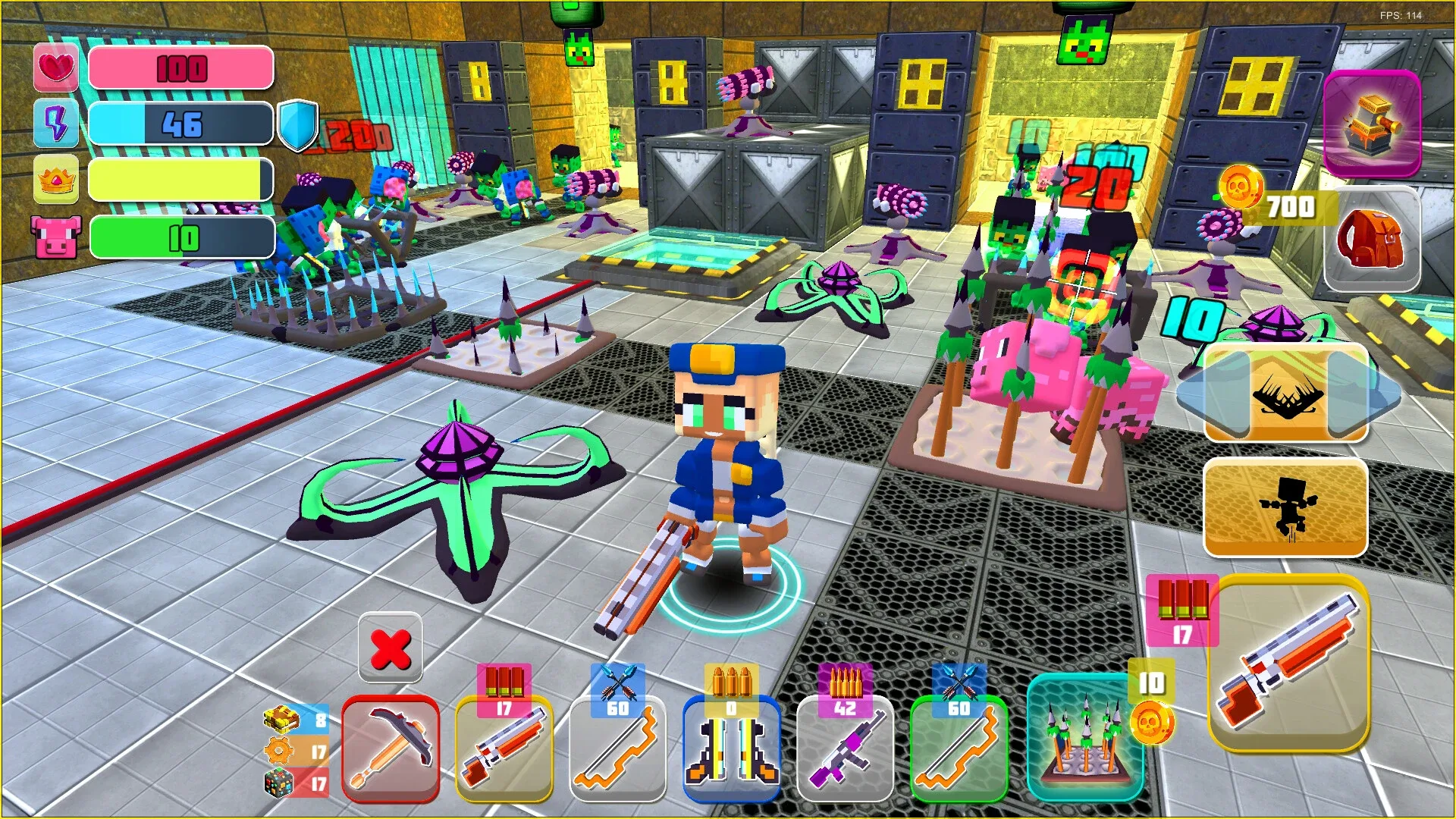The width and height of the screenshot is (1456, 819).
Task: Cancel placement with the red X button
Action: (x=391, y=648)
